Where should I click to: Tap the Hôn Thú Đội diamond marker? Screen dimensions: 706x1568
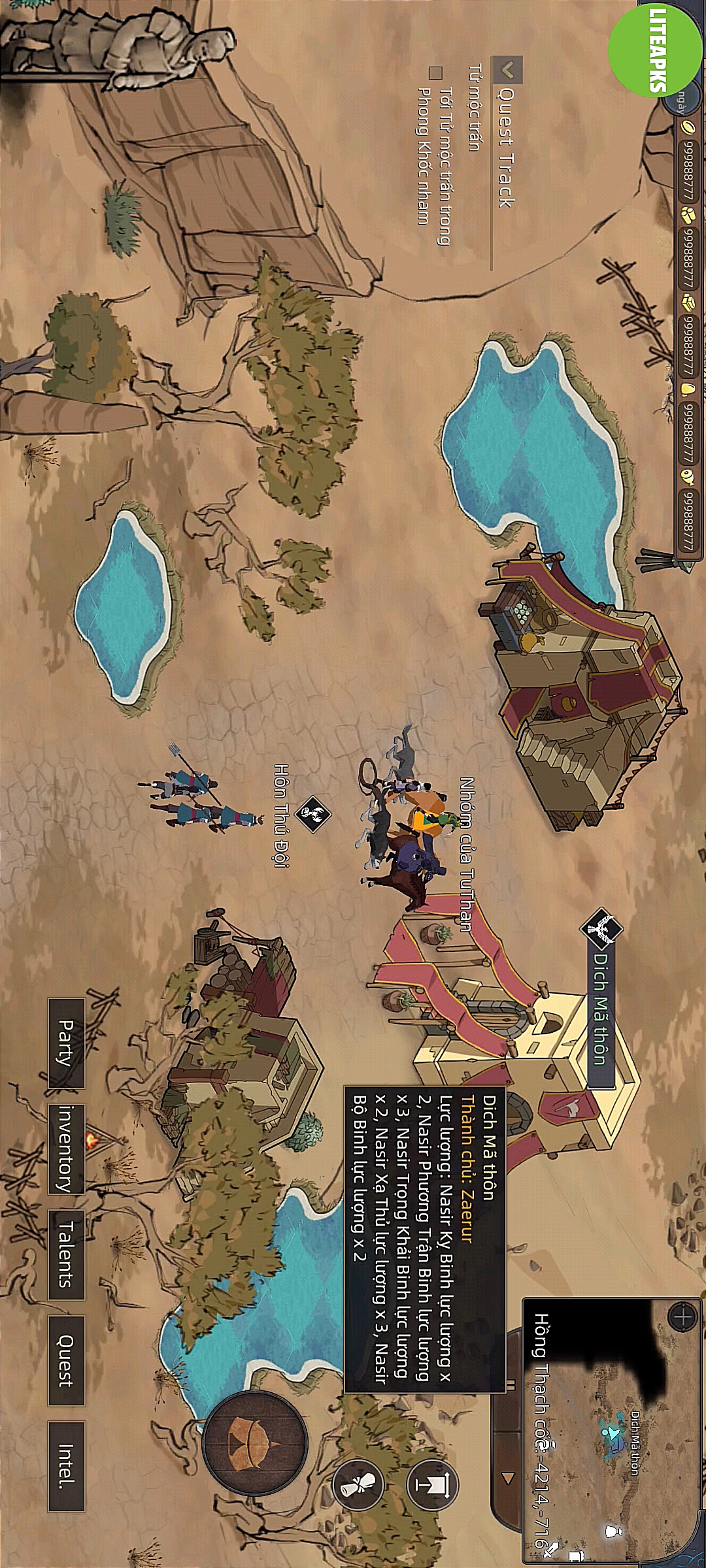point(312,813)
